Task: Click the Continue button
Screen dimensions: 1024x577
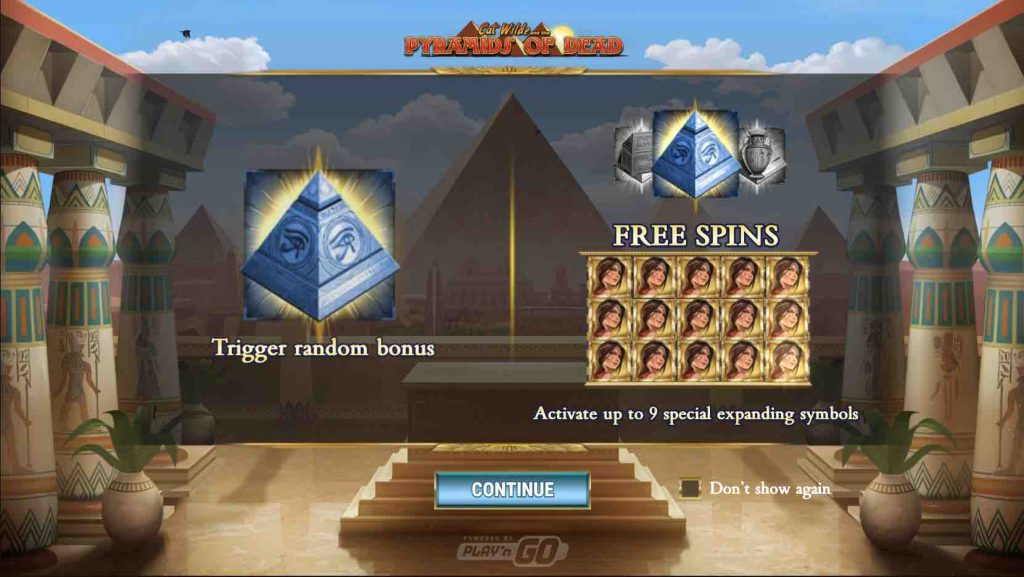Action: pyautogui.click(x=512, y=490)
